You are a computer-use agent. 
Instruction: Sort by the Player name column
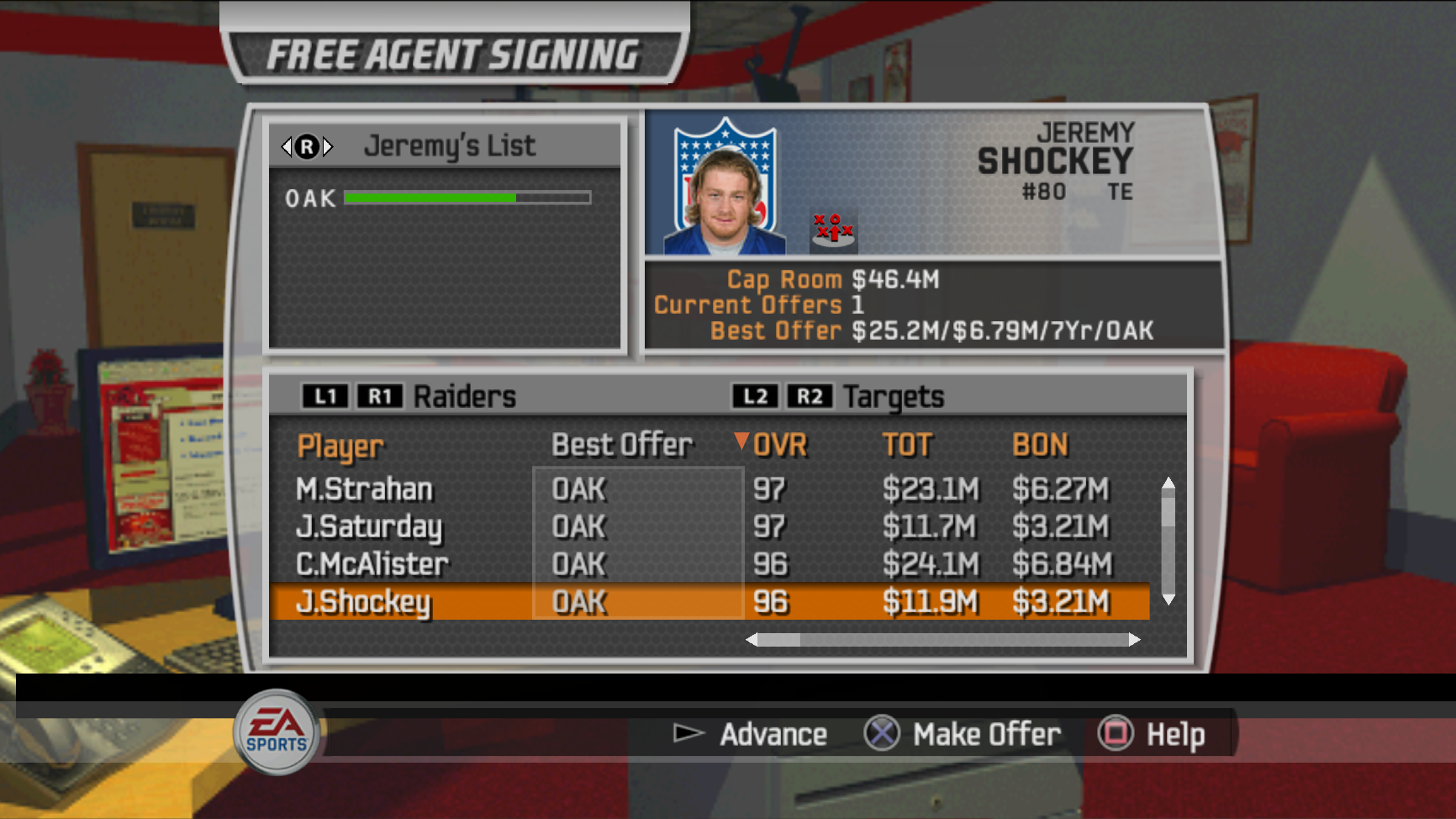tap(340, 446)
